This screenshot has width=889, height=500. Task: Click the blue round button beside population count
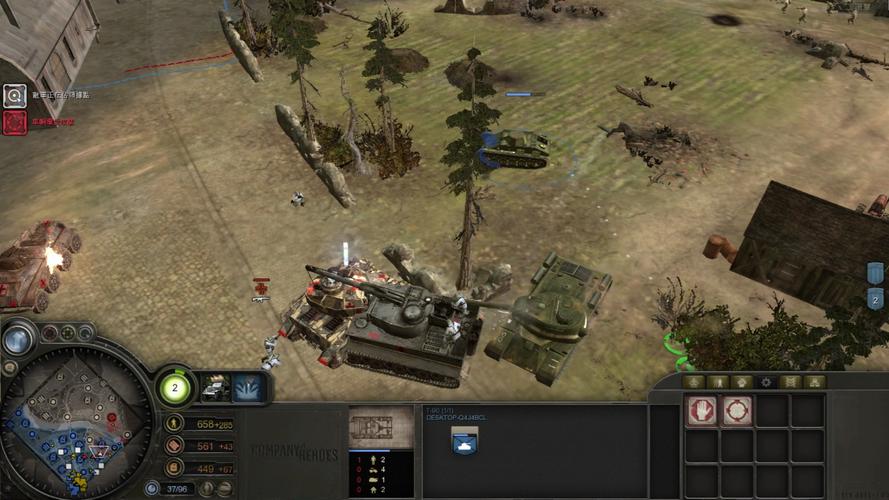pyautogui.click(x=152, y=488)
